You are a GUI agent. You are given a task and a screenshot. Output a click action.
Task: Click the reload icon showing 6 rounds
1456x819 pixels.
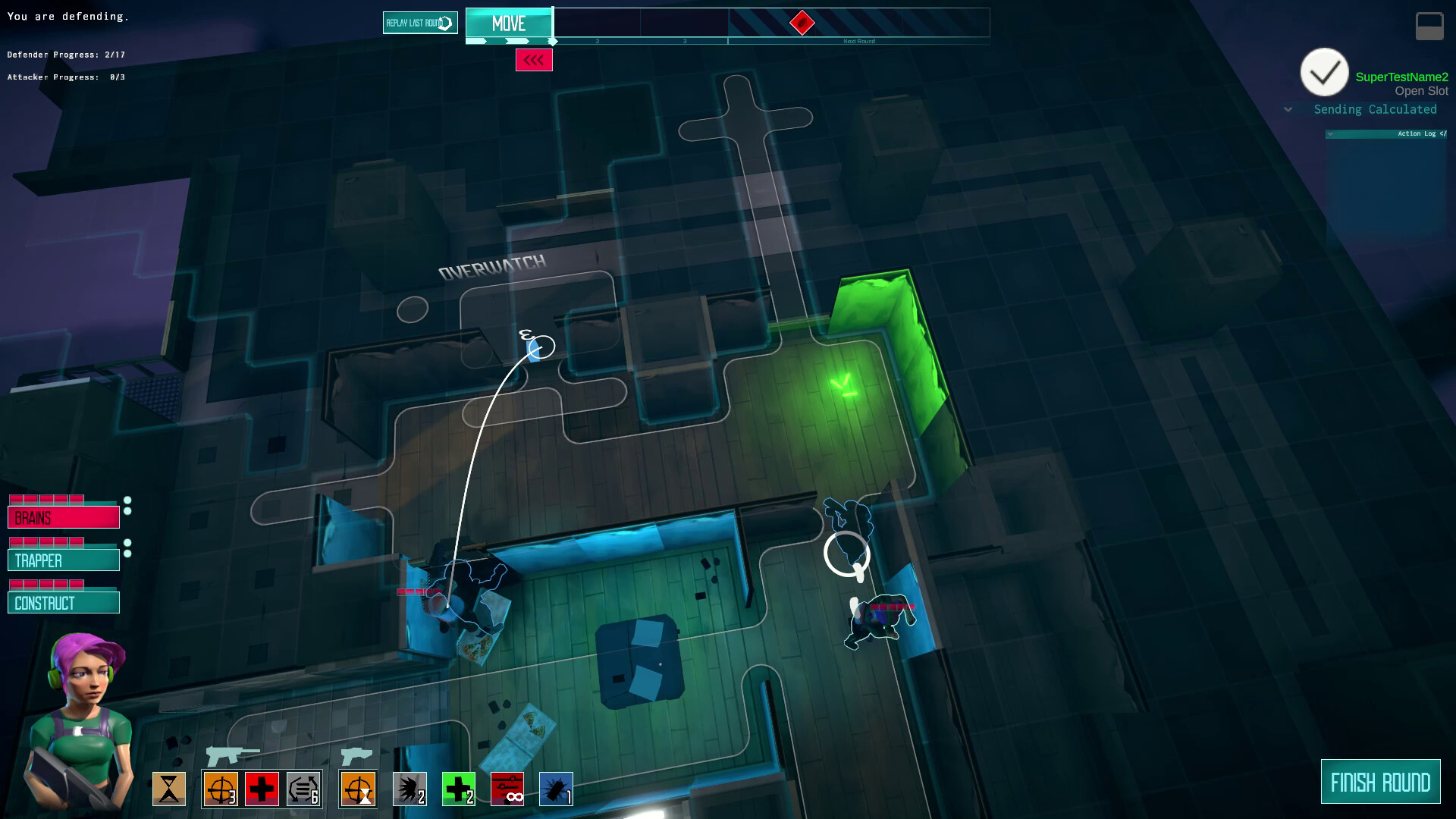tap(304, 789)
